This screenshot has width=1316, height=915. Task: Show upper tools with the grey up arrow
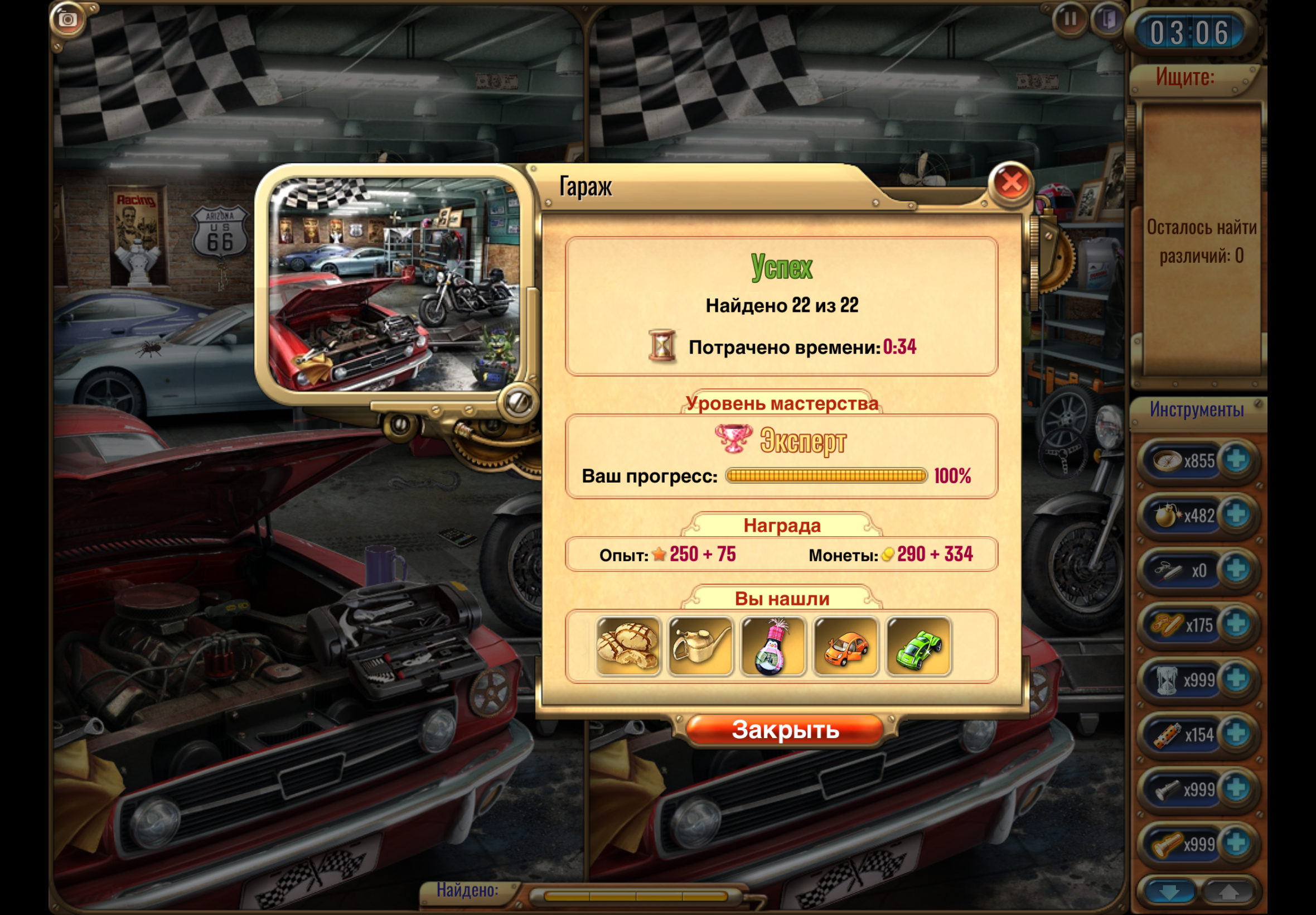click(1228, 893)
